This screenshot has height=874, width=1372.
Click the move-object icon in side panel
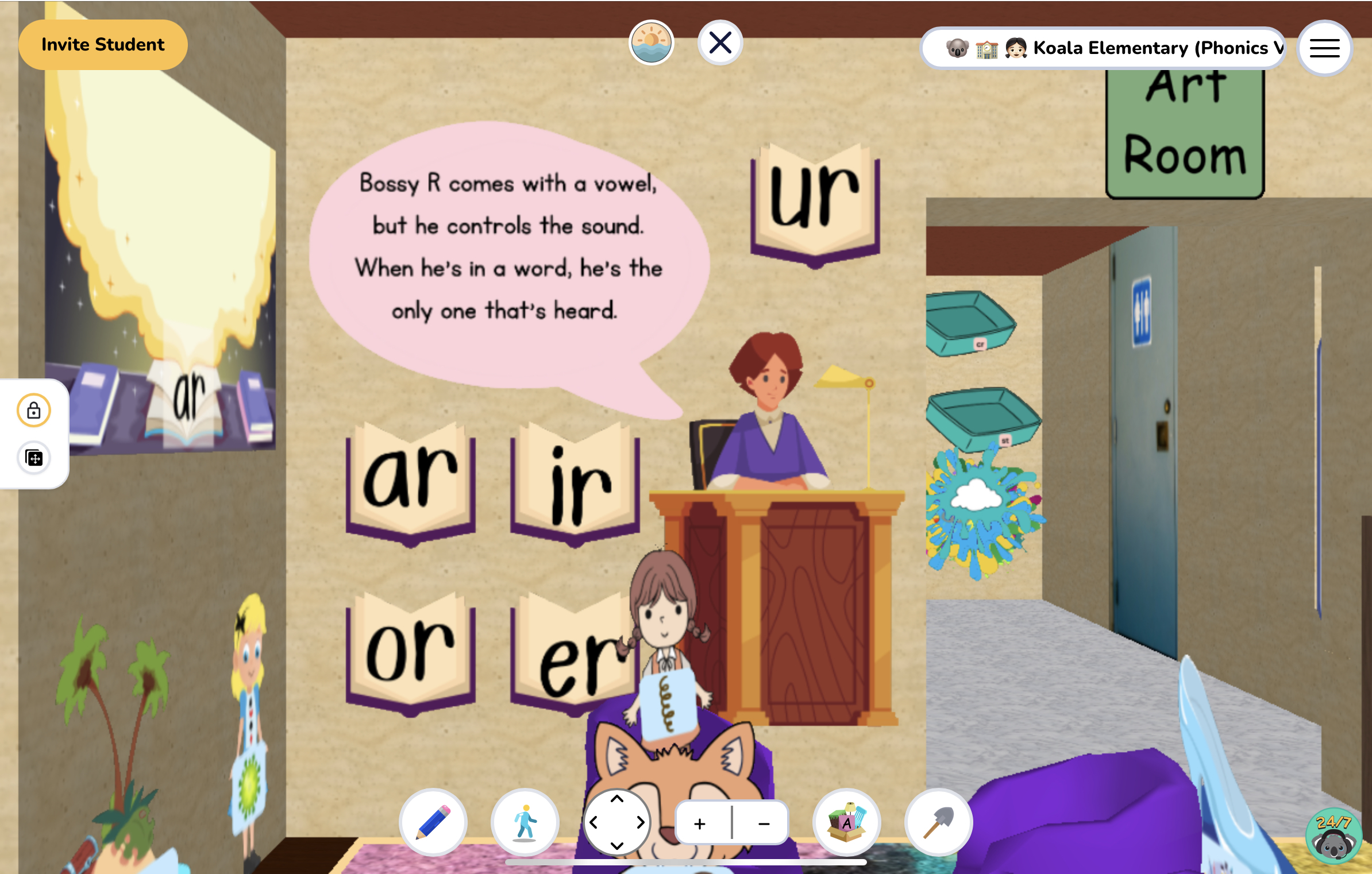tap(33, 458)
